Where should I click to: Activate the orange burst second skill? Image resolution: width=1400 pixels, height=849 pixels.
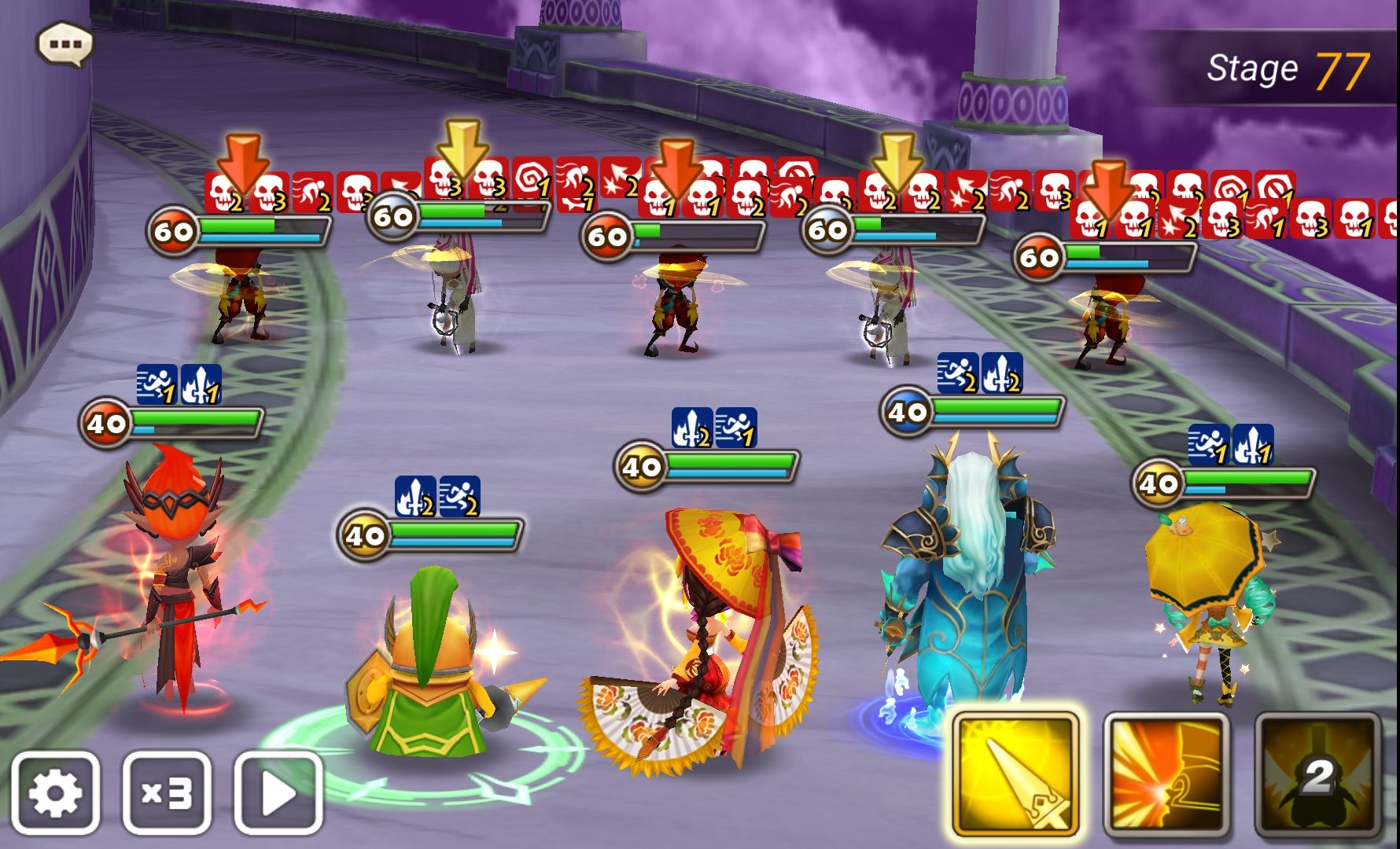click(x=1166, y=775)
